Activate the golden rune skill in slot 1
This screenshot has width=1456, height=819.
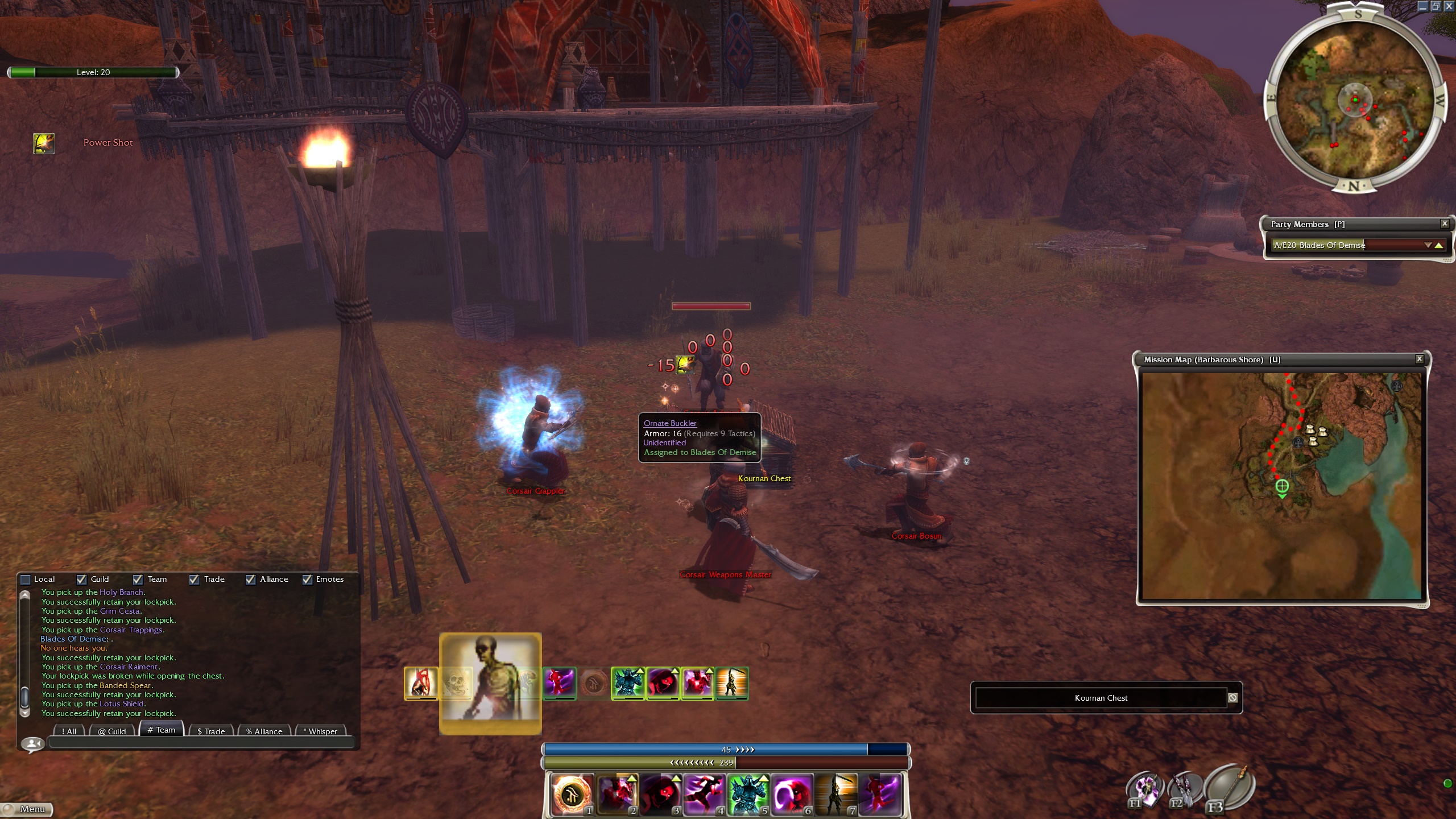coord(572,794)
